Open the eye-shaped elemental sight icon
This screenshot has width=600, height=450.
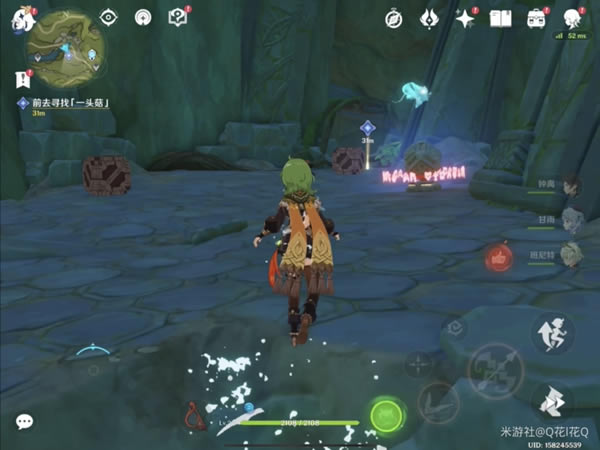110,17
